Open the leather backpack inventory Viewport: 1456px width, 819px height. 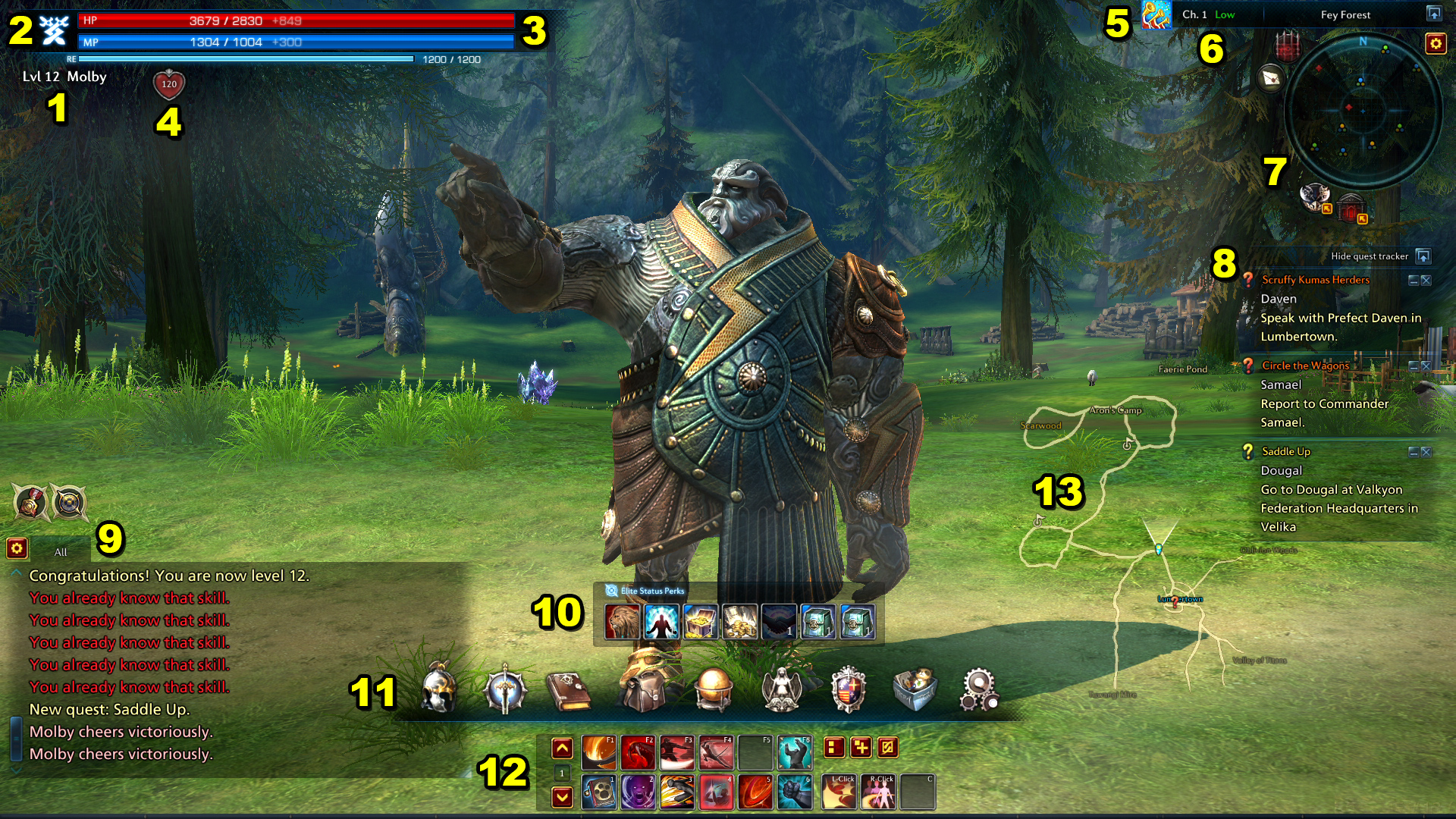(643, 690)
